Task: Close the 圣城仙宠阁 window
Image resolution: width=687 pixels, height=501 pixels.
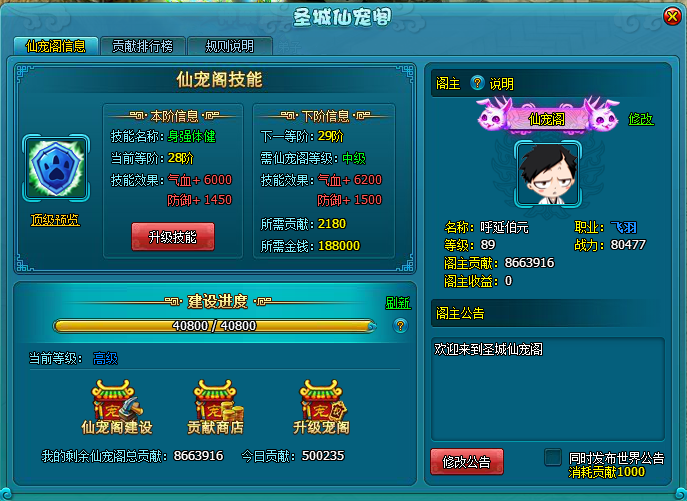Action: point(670,17)
